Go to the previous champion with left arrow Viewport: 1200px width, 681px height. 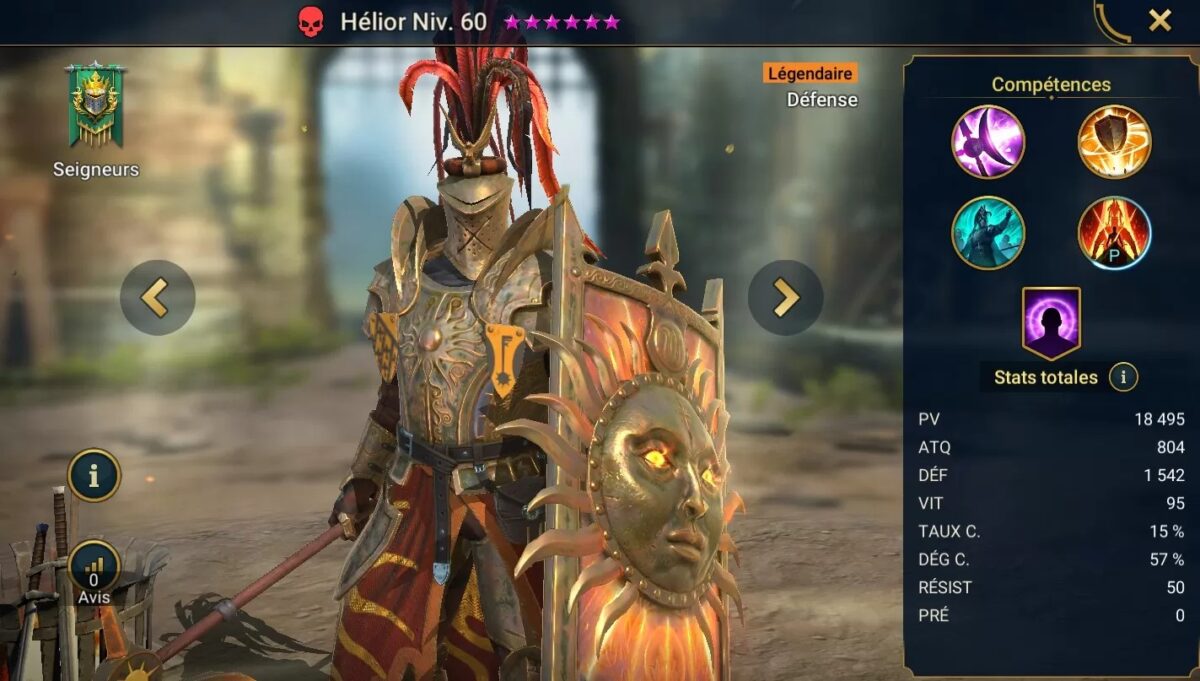pos(157,297)
